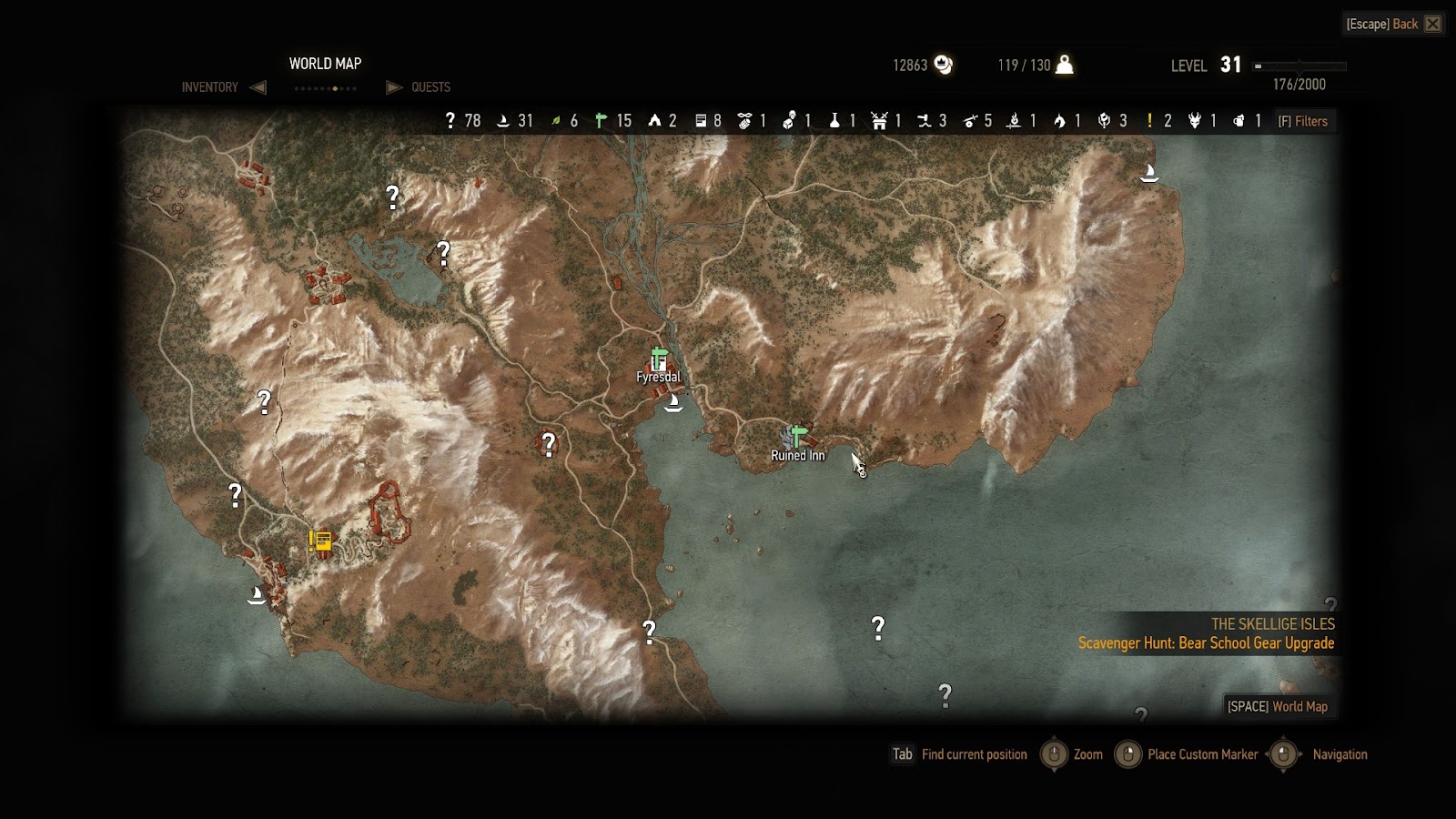Switch to the Inventory panel with left arrow
Screen dimensions: 1456x819
coord(258,87)
